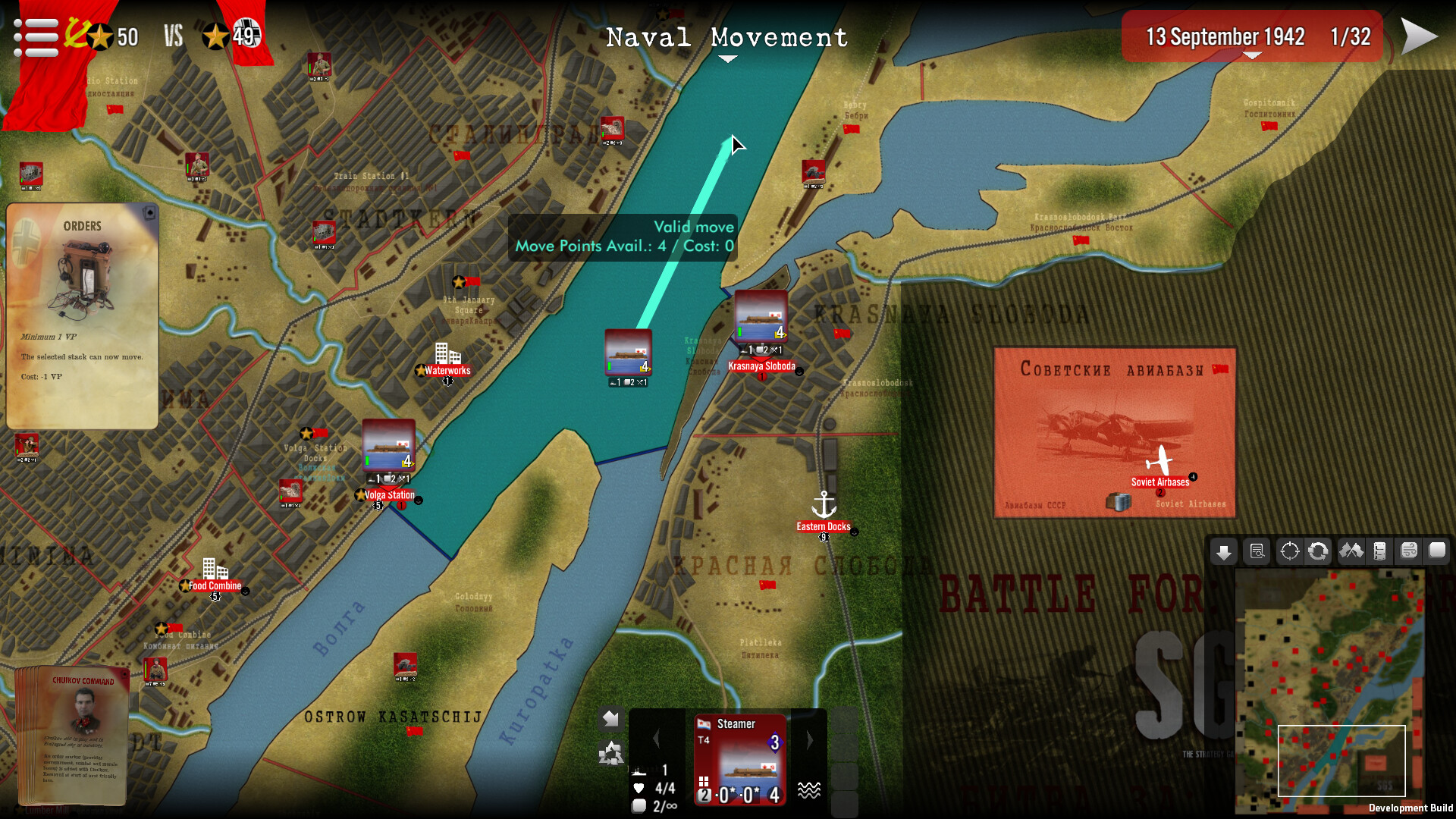Click the Eastern Docks anchor icon

pyautogui.click(x=823, y=504)
